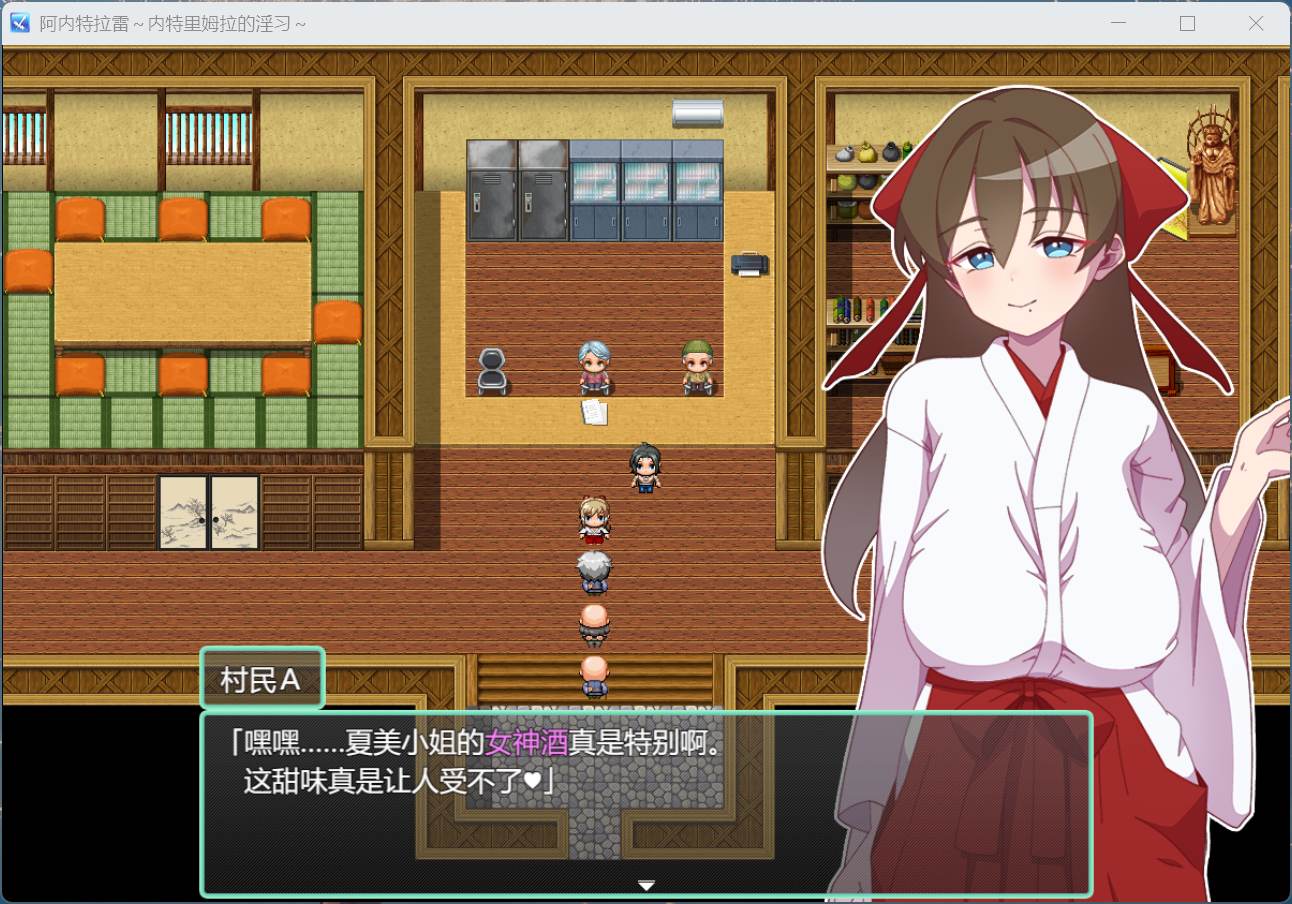Advance dialogue via the white down arrow
This screenshot has height=904, width=1292.
(646, 885)
